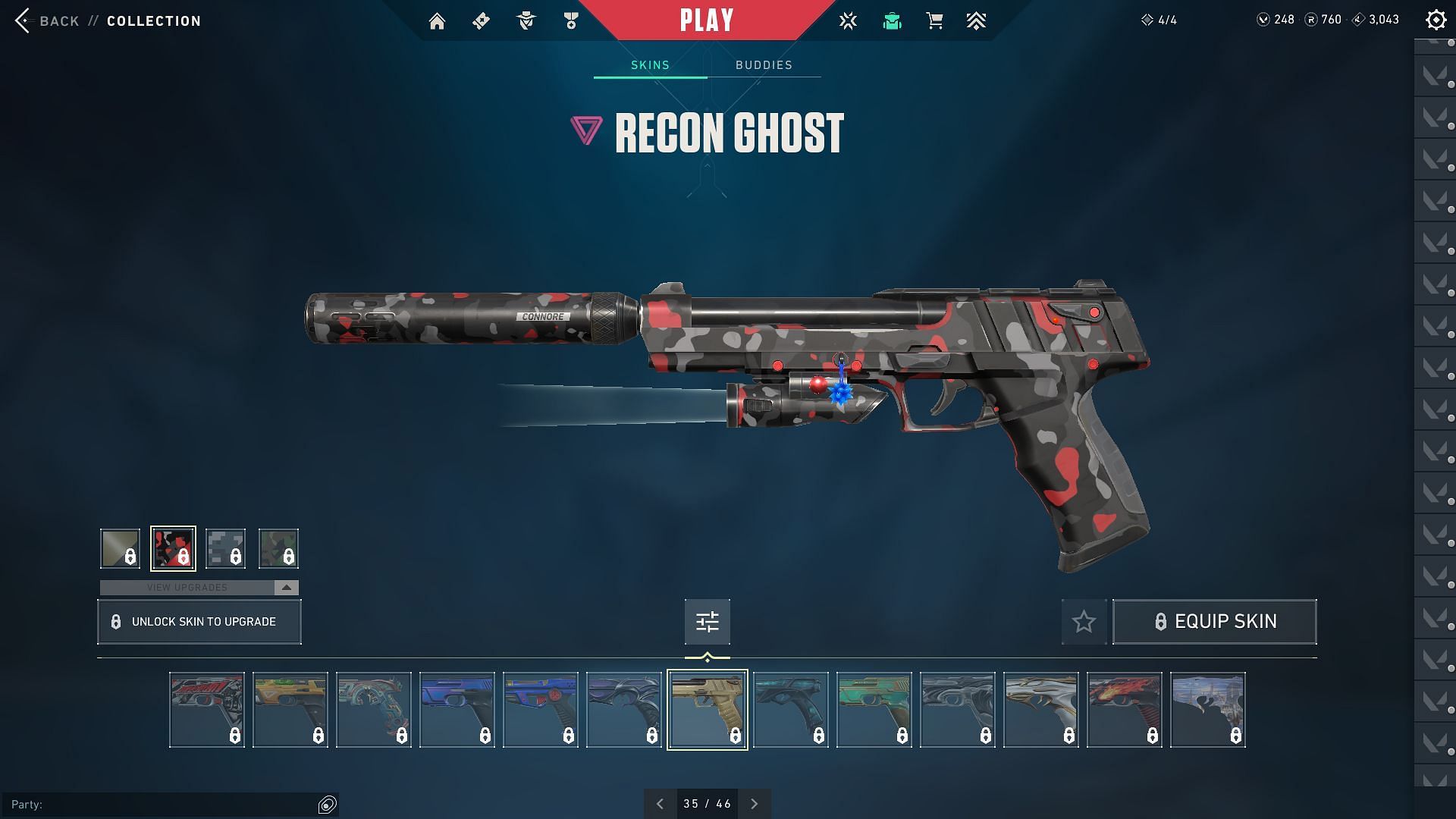Choose the green camo variant swatch
Viewport: 1456px width, 819px height.
278,548
